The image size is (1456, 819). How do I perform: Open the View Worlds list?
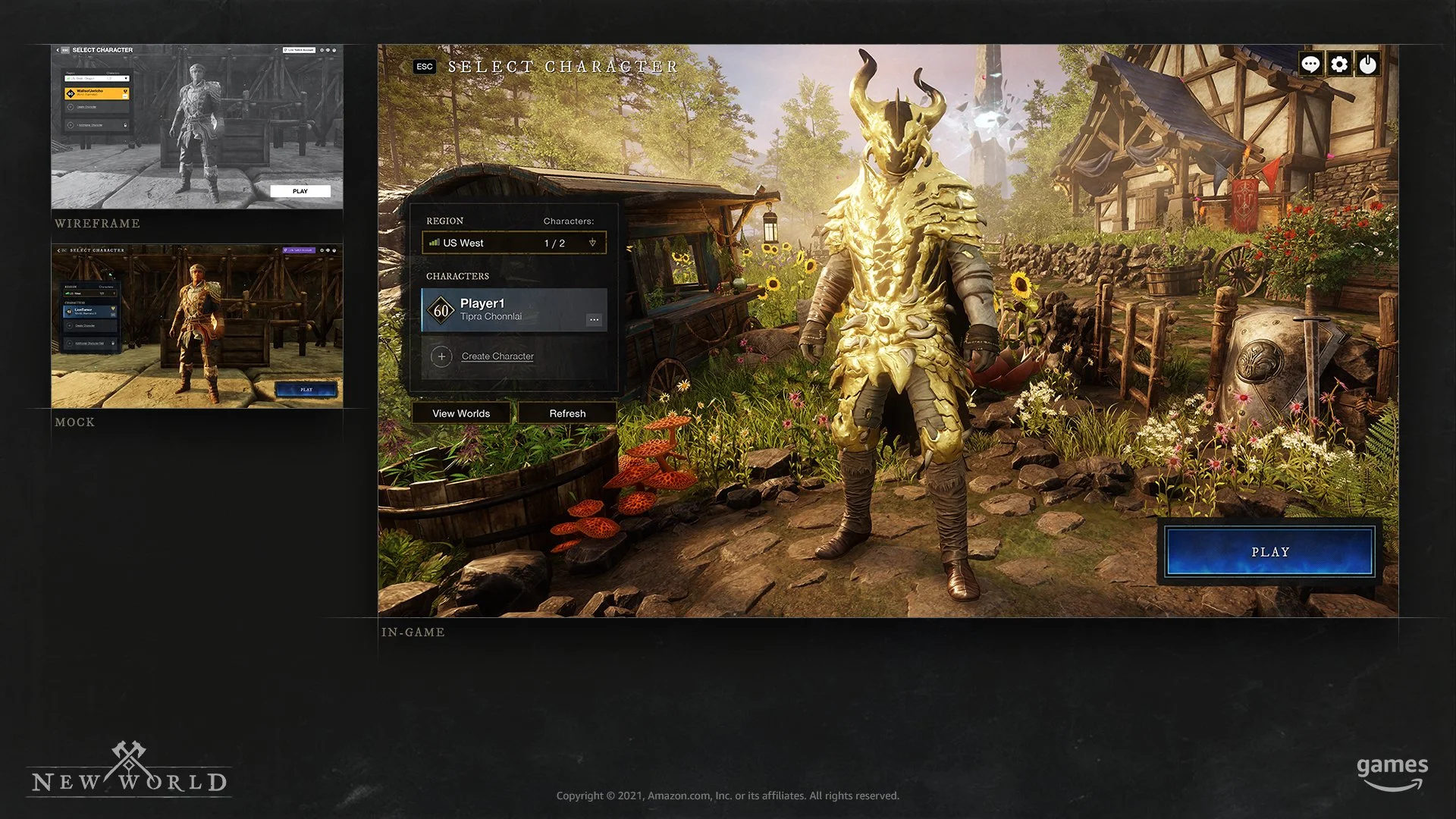(x=461, y=413)
